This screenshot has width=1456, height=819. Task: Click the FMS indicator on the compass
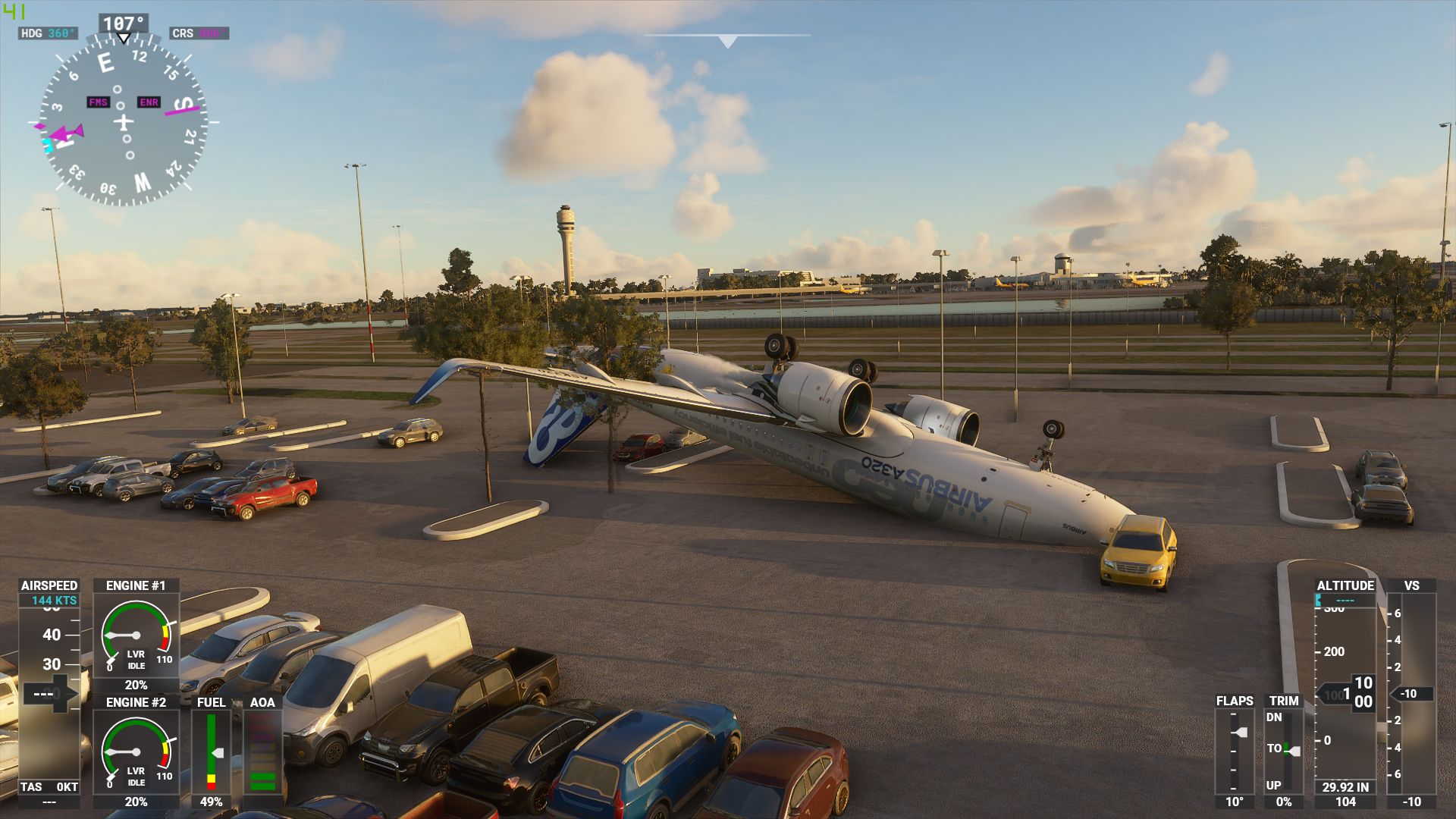point(99,100)
